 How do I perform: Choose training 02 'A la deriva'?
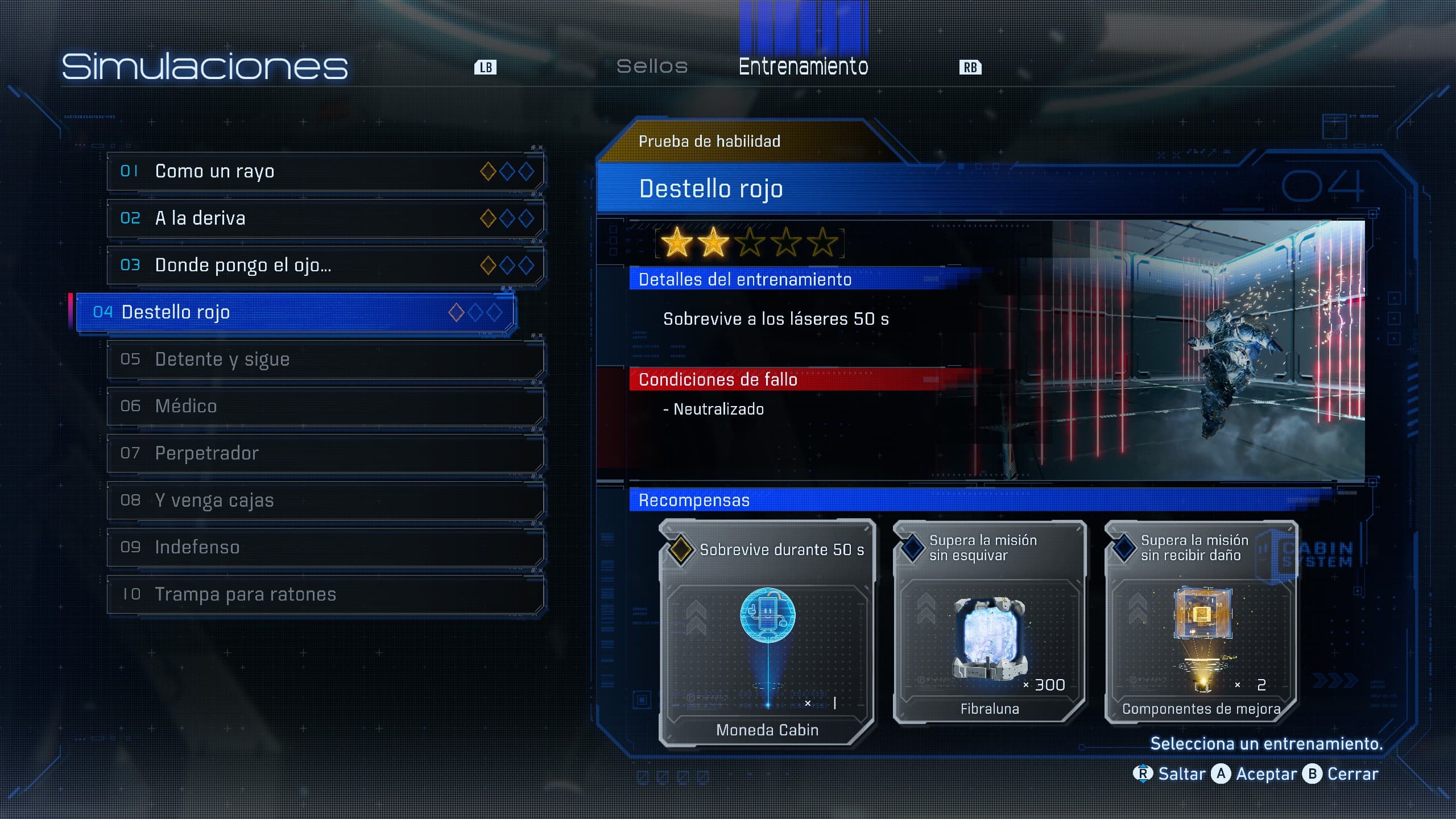(x=325, y=218)
